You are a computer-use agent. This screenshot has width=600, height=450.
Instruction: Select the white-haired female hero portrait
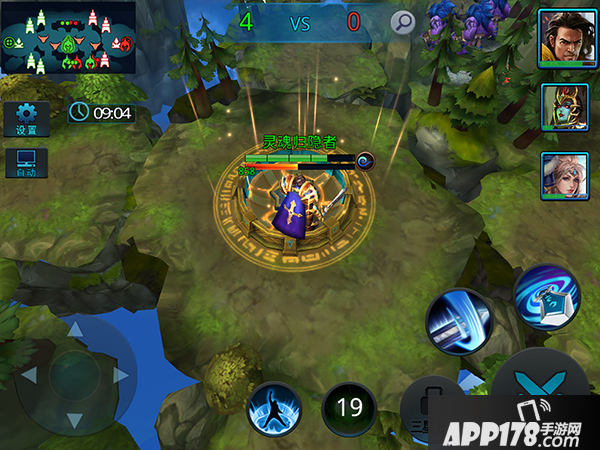coord(559,175)
